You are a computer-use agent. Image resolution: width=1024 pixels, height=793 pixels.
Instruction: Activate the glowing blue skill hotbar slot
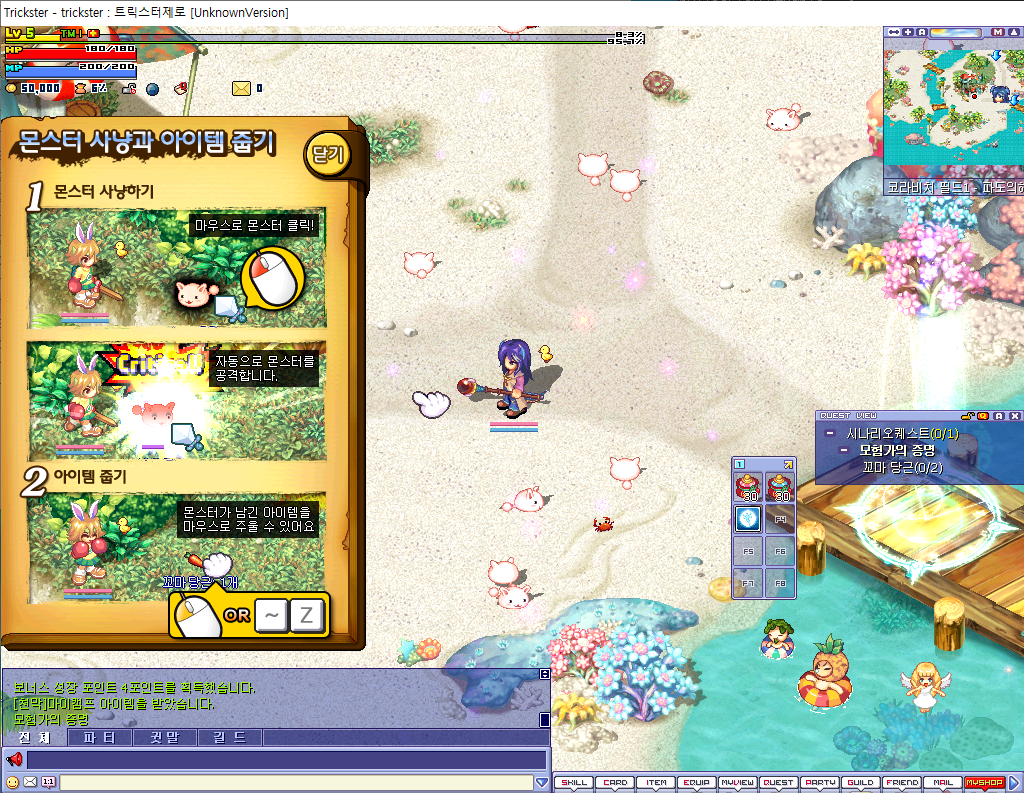point(748,518)
